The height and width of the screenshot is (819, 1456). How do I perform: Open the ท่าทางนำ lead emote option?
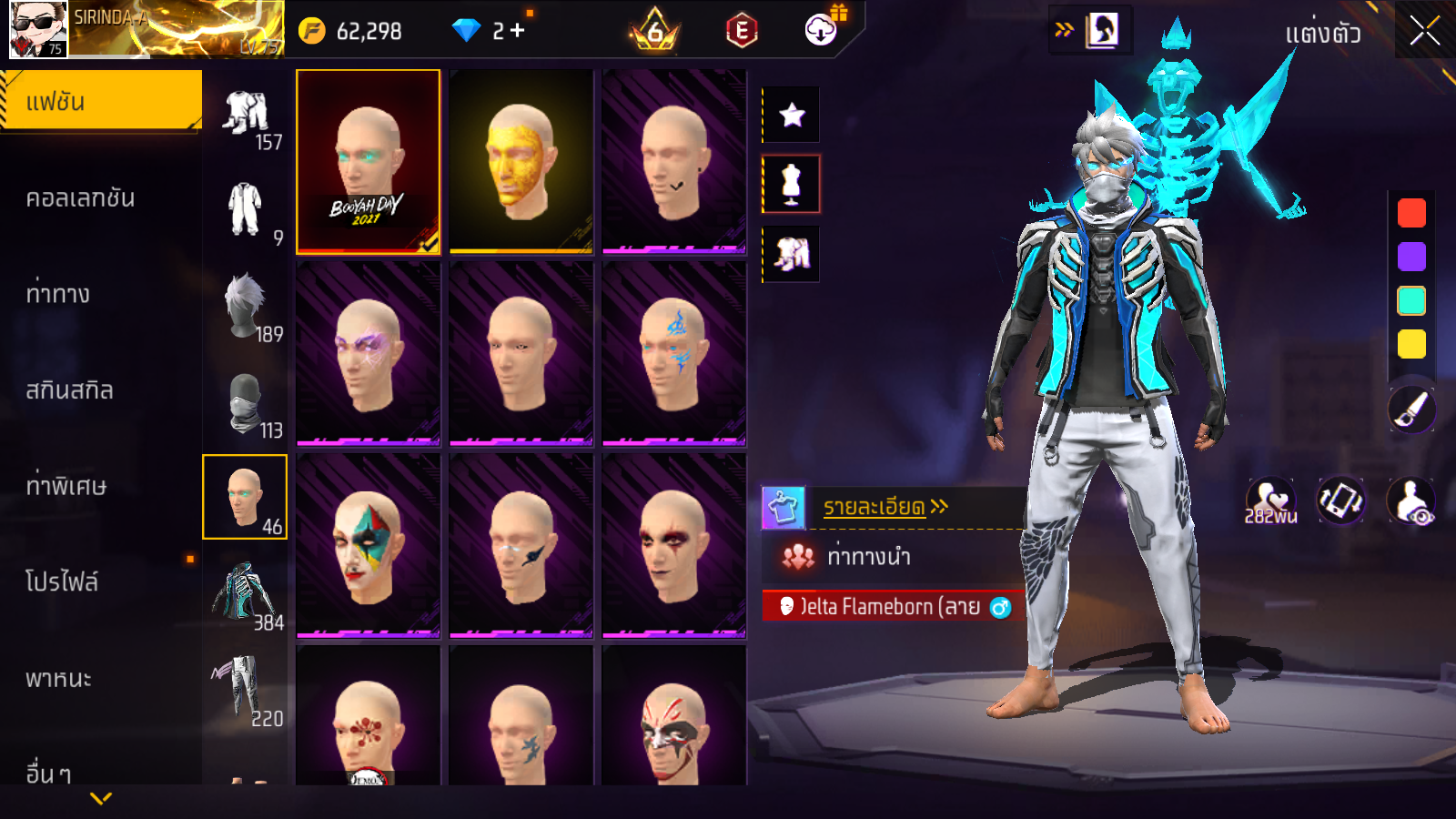tap(868, 556)
